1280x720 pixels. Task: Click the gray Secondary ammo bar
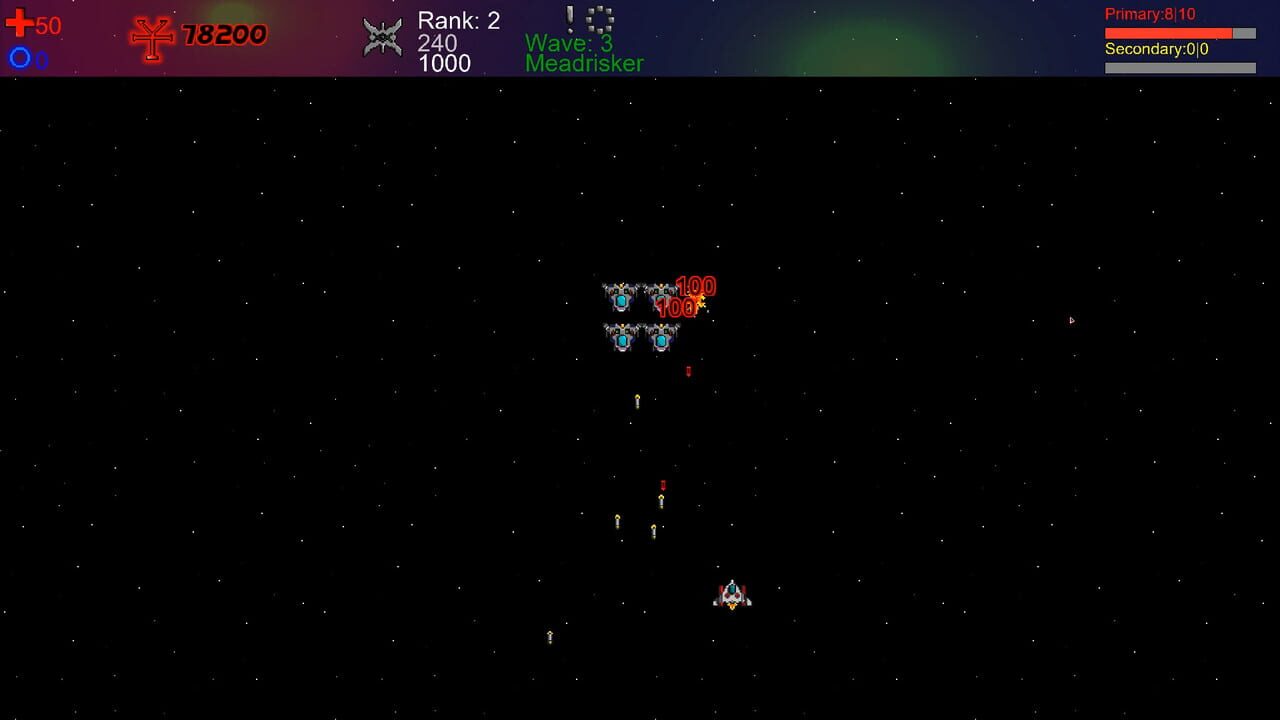click(1180, 66)
